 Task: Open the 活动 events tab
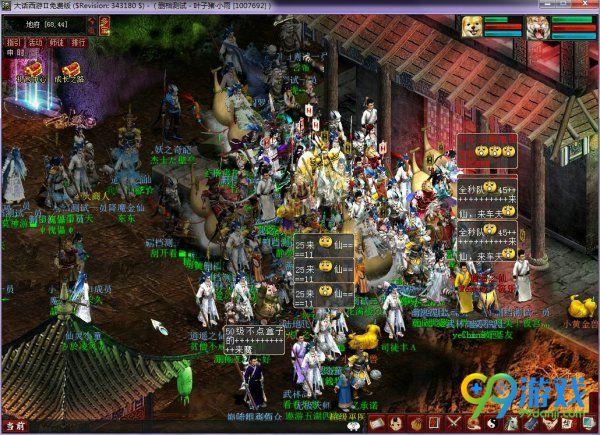(35, 43)
